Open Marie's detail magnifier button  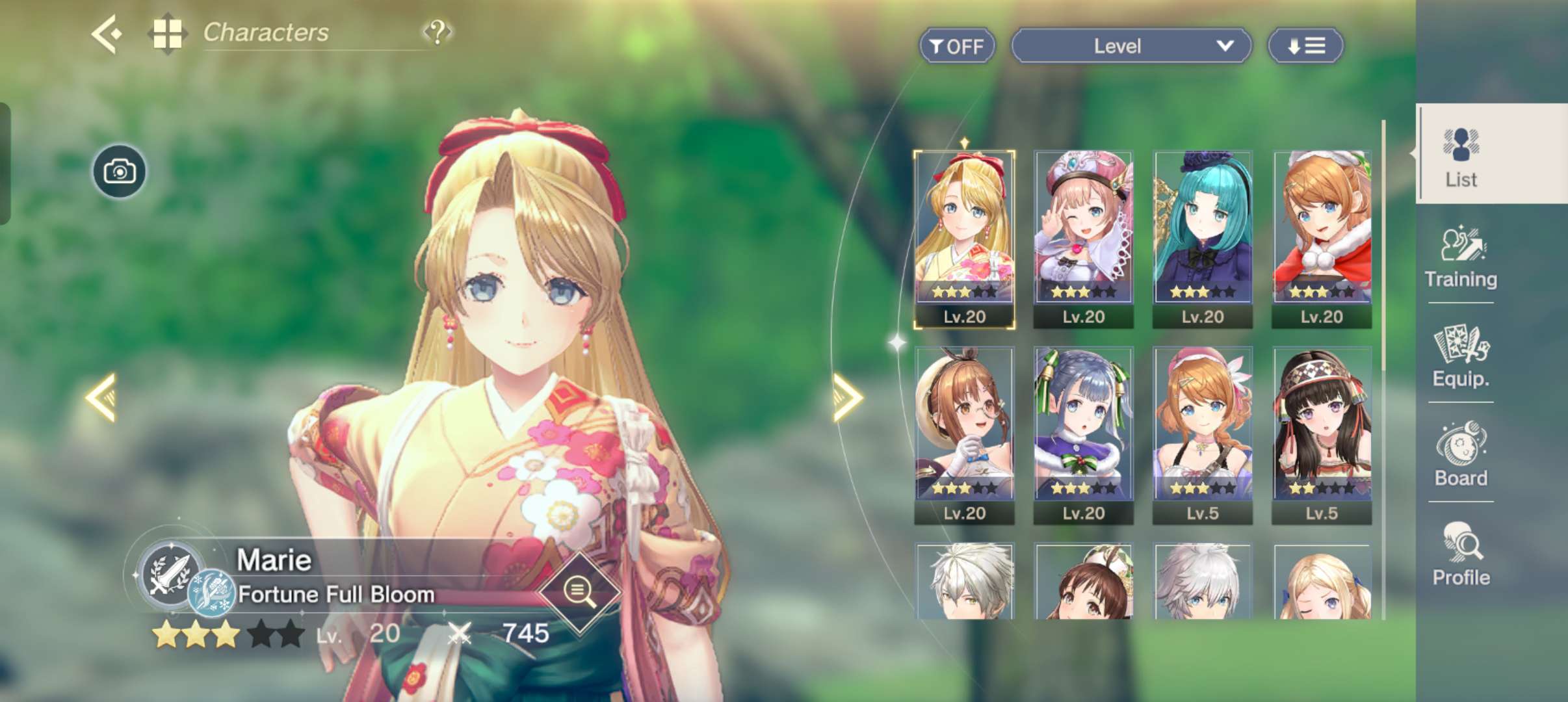579,591
